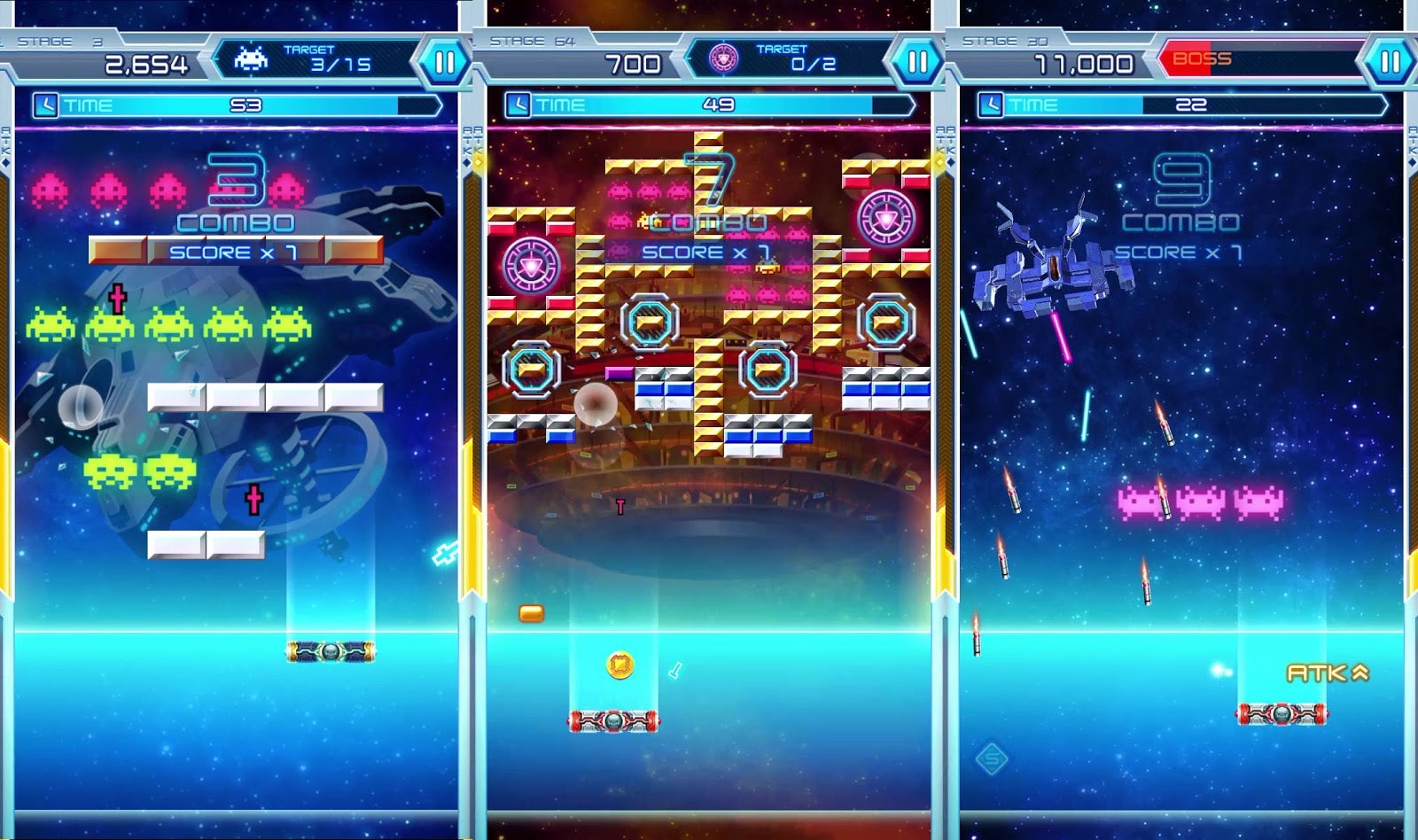This screenshot has height=840, width=1418.
Task: Toggle pause during the Stage 30 boss fight
Action: [1391, 62]
